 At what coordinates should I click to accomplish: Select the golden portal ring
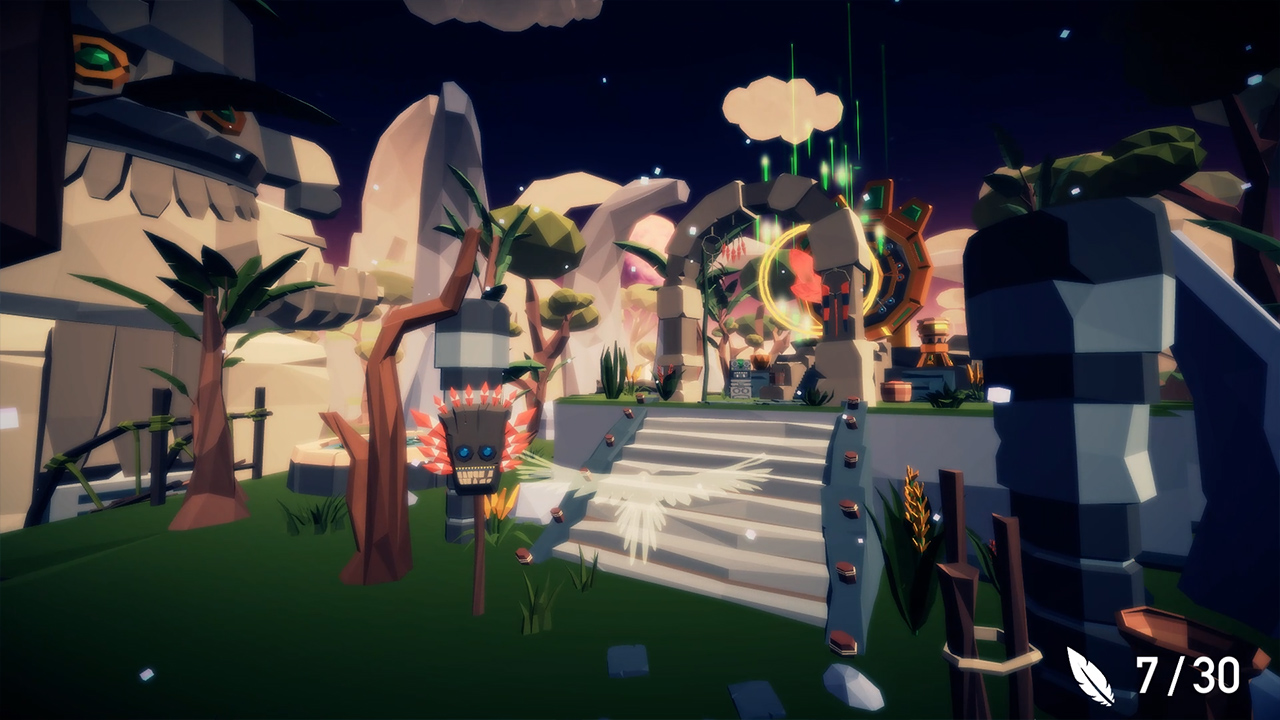pos(790,280)
